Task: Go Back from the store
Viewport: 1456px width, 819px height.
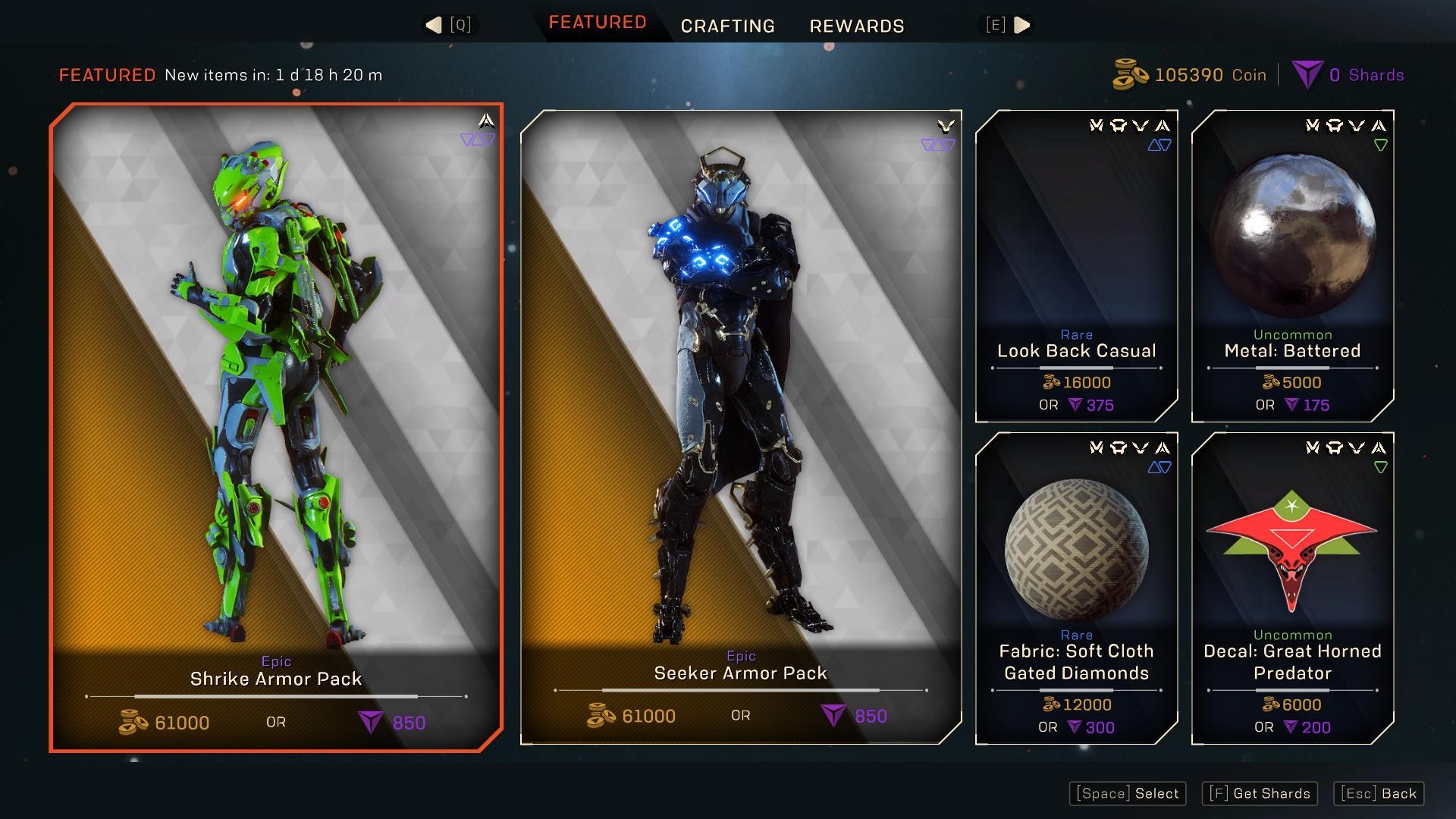Action: pos(1379,793)
